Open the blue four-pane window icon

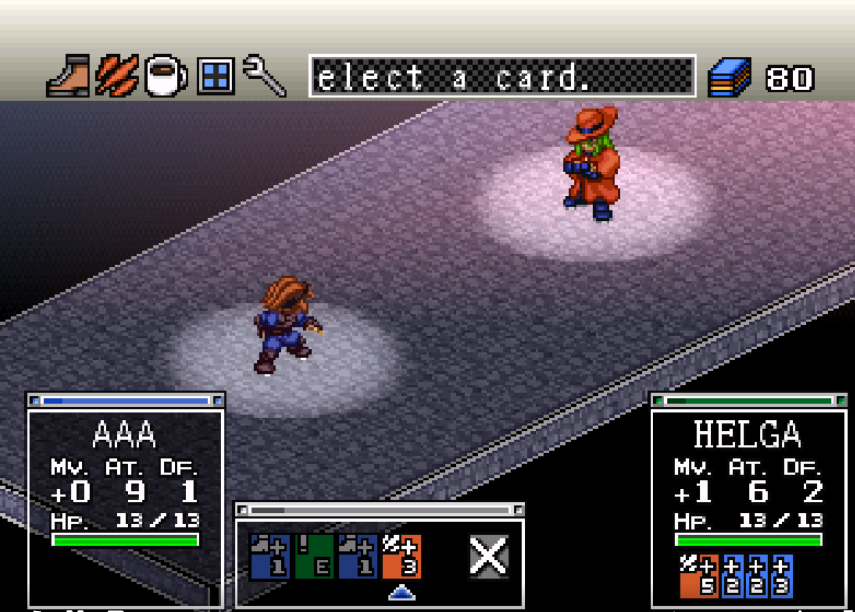[x=215, y=76]
